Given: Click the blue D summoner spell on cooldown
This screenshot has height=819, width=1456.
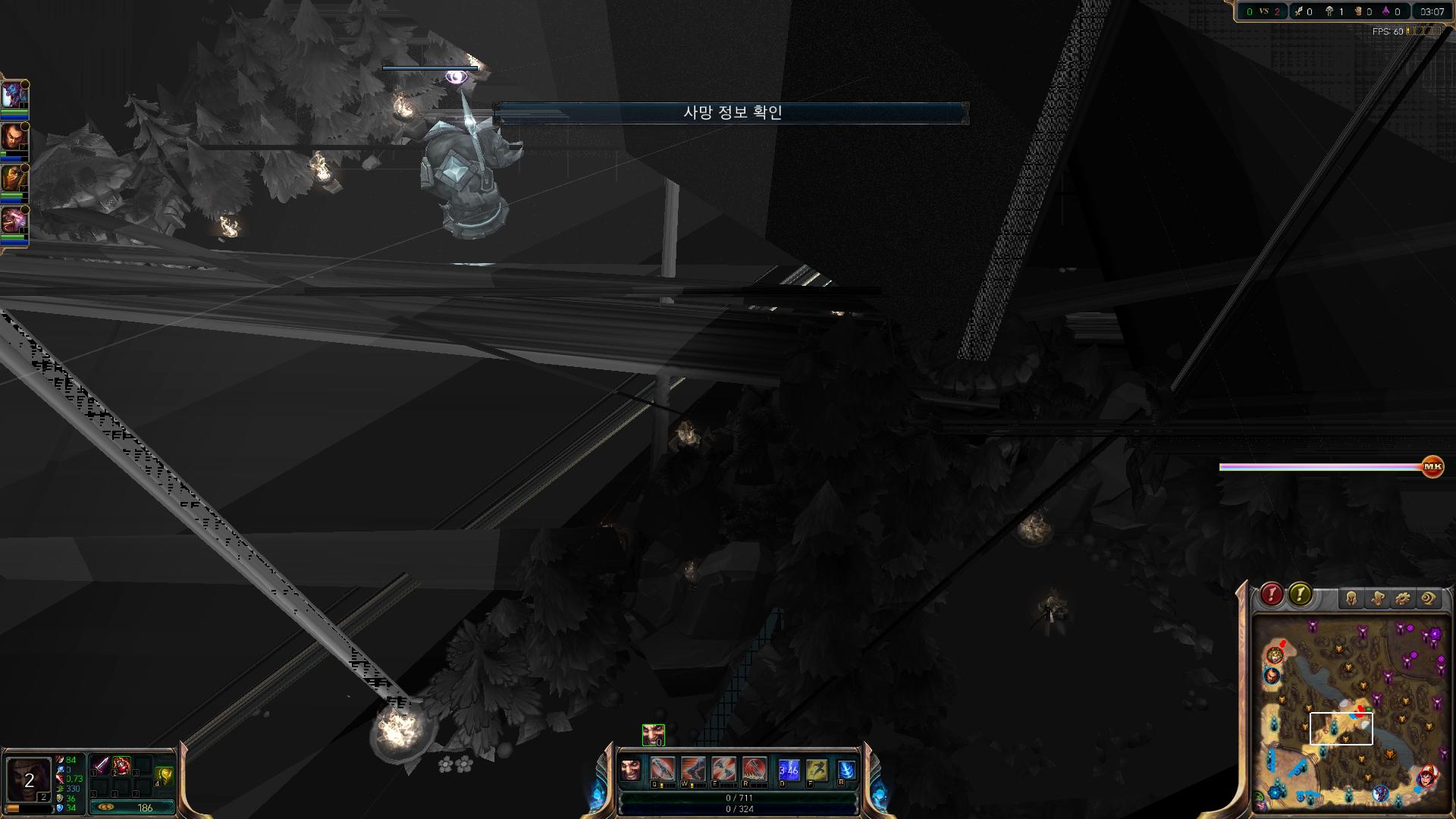Looking at the screenshot, I should pyautogui.click(x=789, y=770).
